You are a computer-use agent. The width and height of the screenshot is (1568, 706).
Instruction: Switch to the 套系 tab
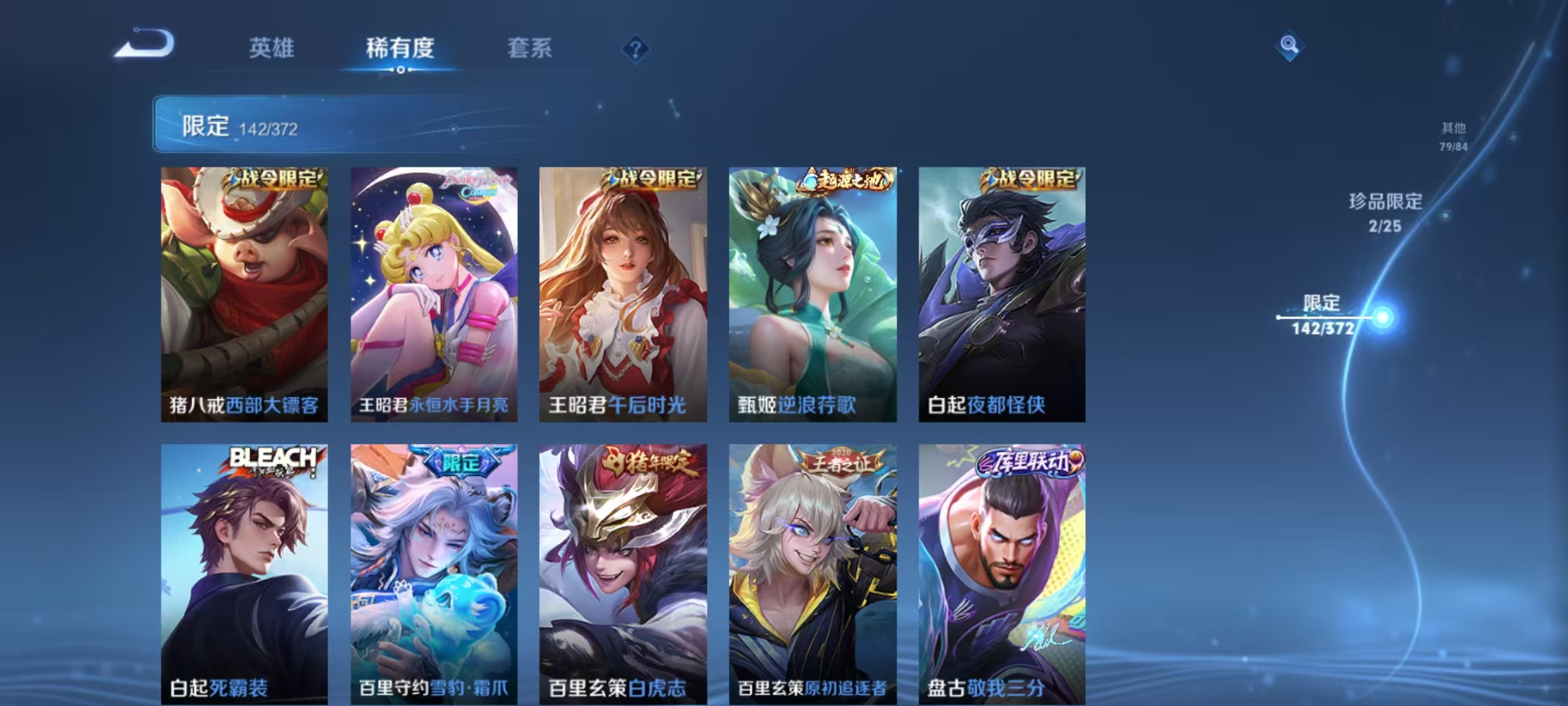coord(531,48)
